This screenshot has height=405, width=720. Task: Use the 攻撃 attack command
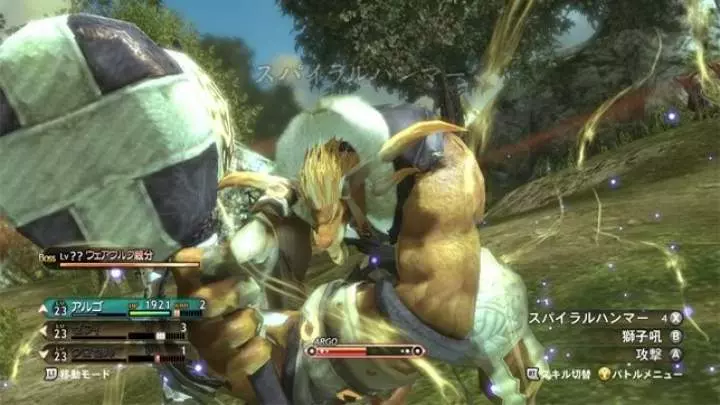point(650,354)
